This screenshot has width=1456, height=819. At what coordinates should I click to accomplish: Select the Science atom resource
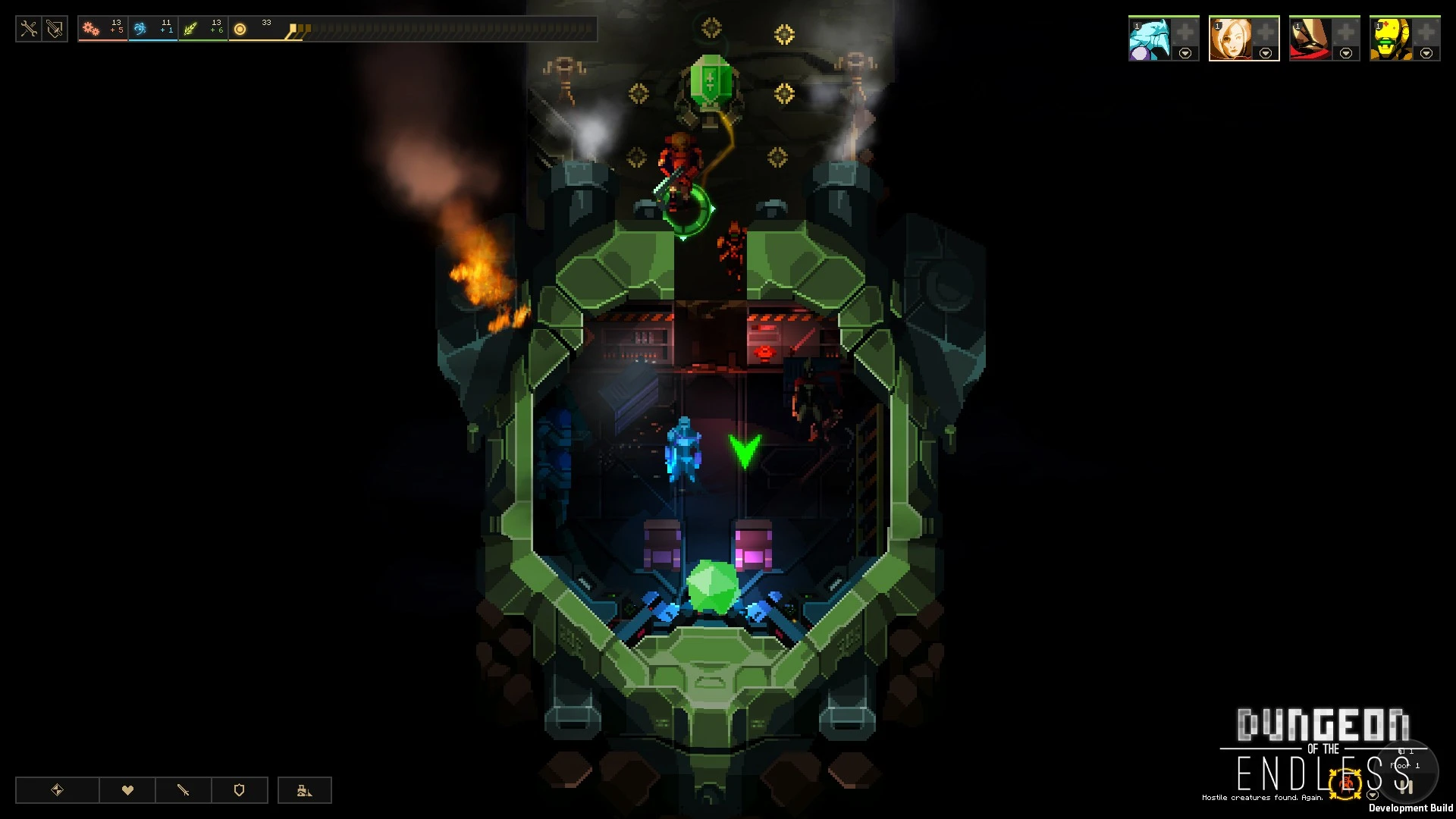coord(140,30)
